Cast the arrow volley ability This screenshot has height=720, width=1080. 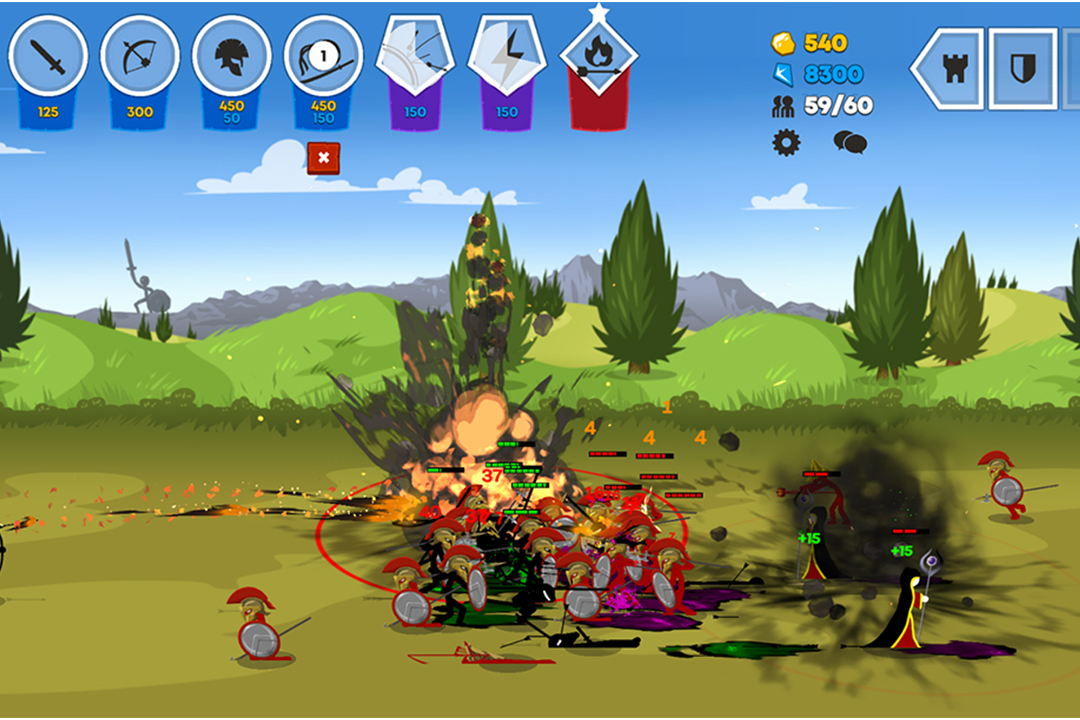[415, 56]
